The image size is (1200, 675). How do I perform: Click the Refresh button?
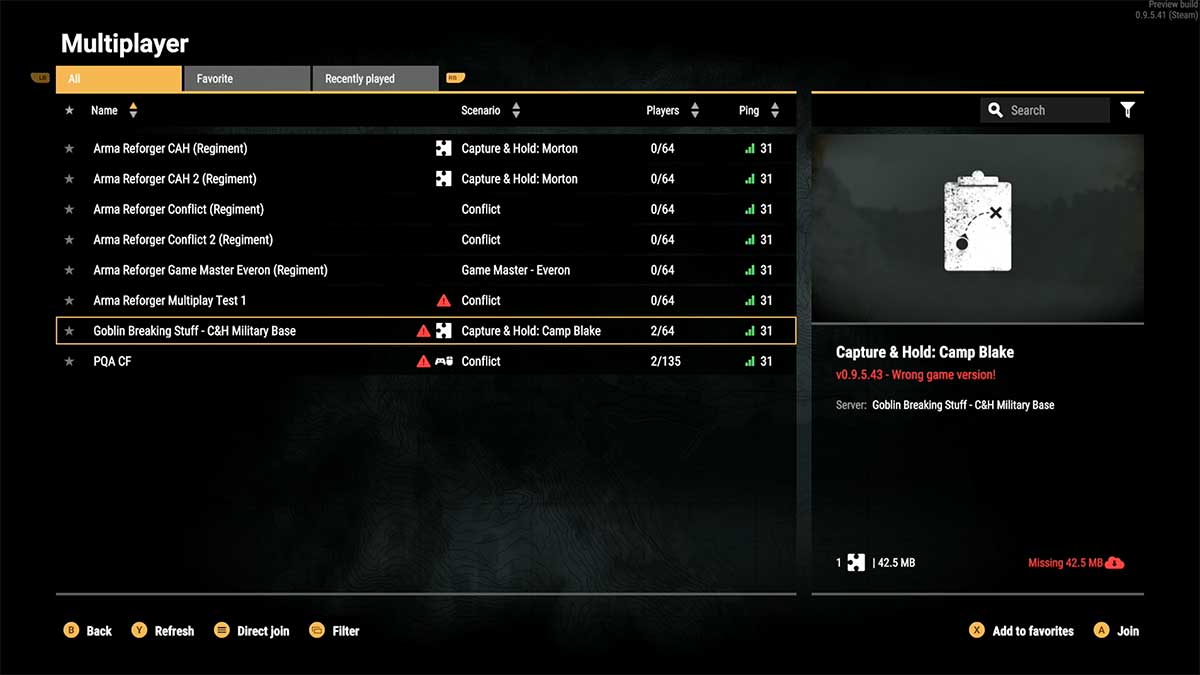(x=163, y=631)
